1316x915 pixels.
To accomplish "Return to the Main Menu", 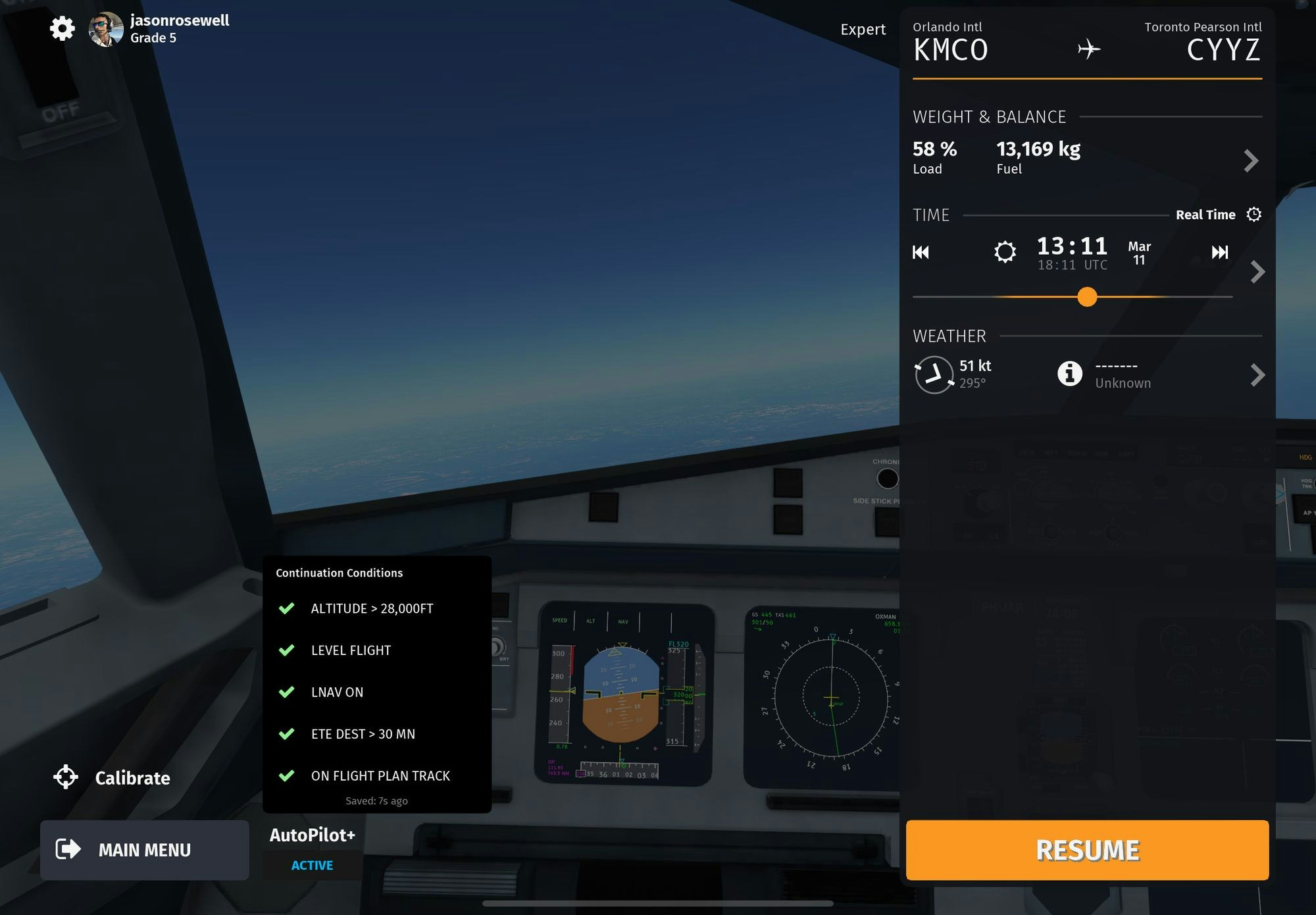I will pyautogui.click(x=145, y=850).
